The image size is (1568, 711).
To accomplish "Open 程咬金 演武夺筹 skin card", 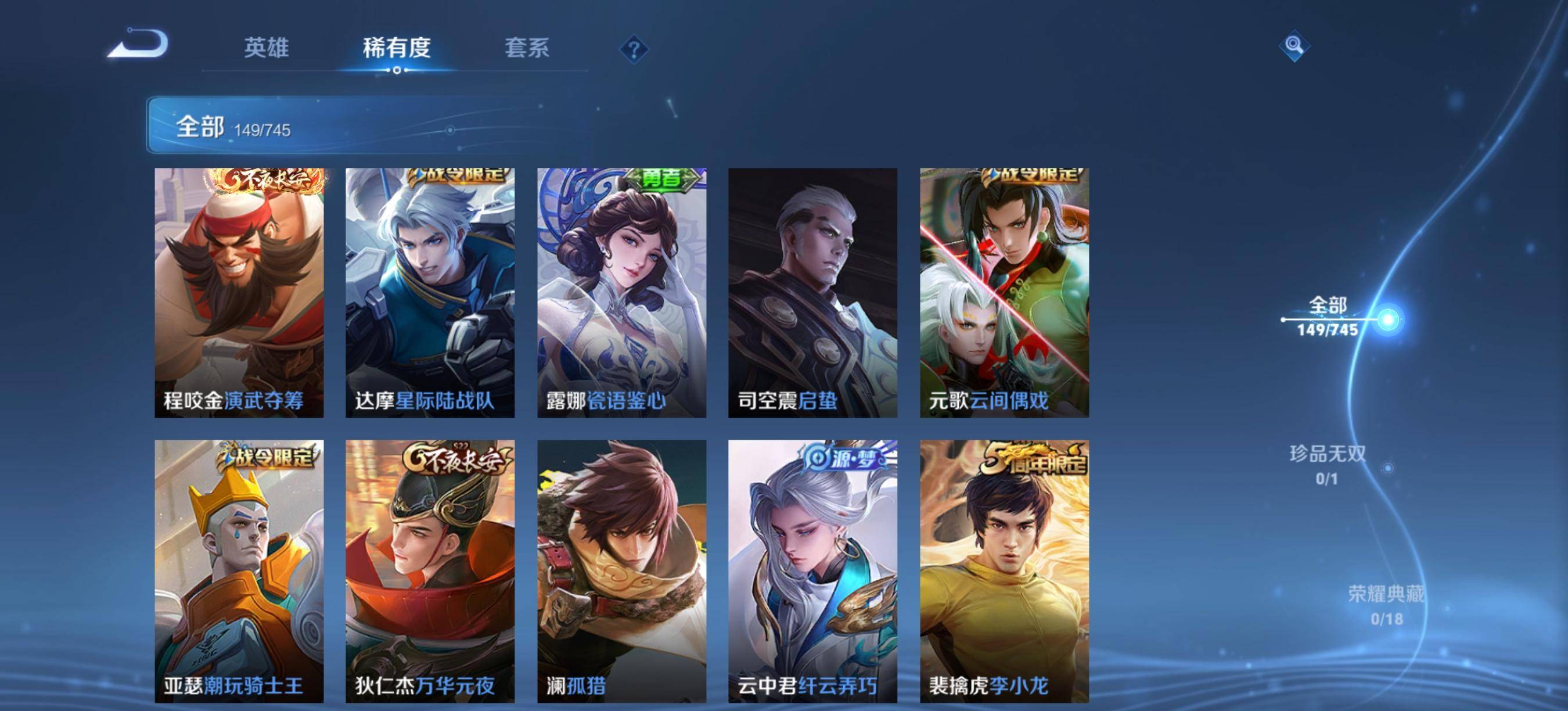I will [239, 292].
